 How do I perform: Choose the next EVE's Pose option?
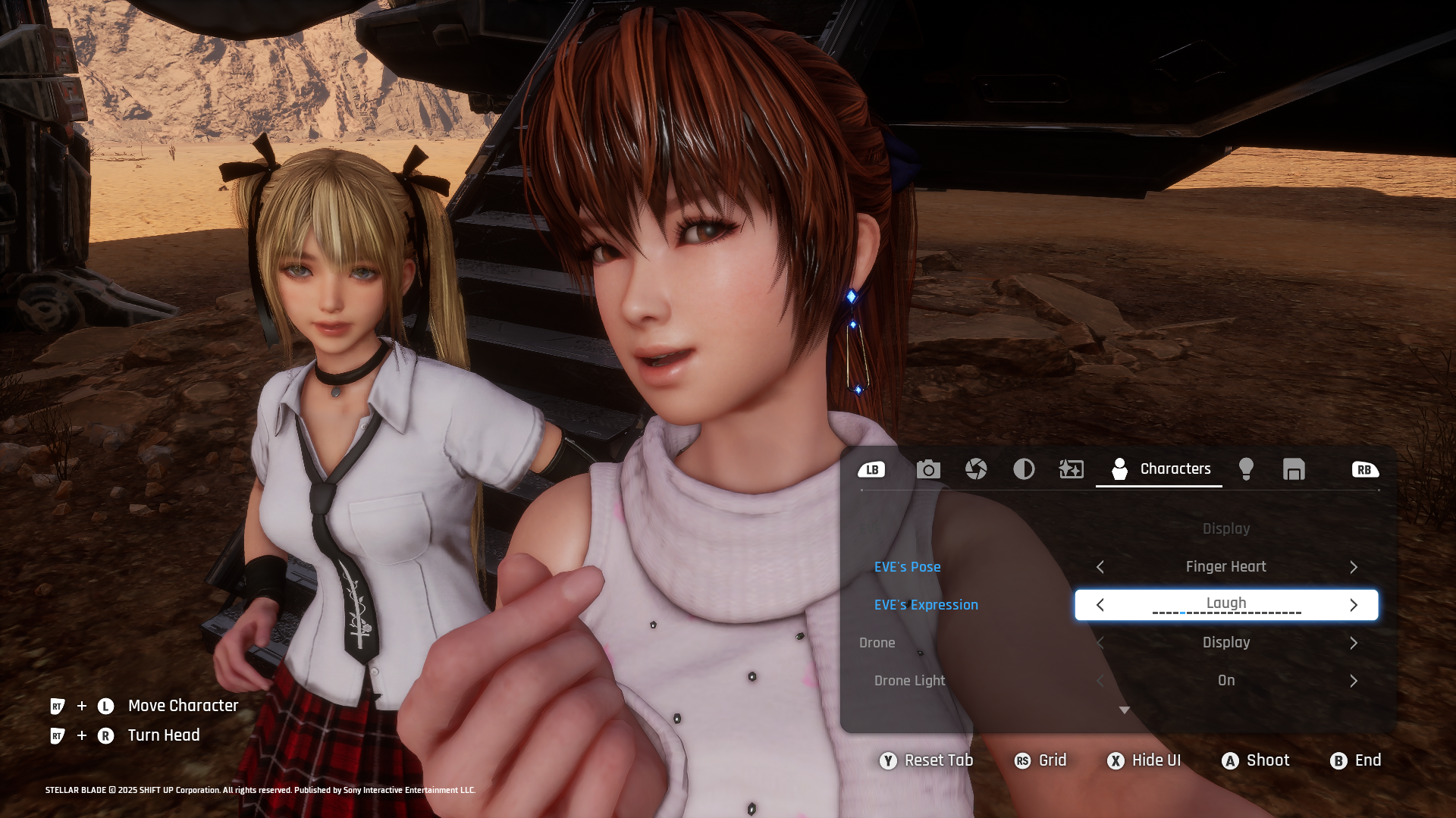click(x=1354, y=567)
